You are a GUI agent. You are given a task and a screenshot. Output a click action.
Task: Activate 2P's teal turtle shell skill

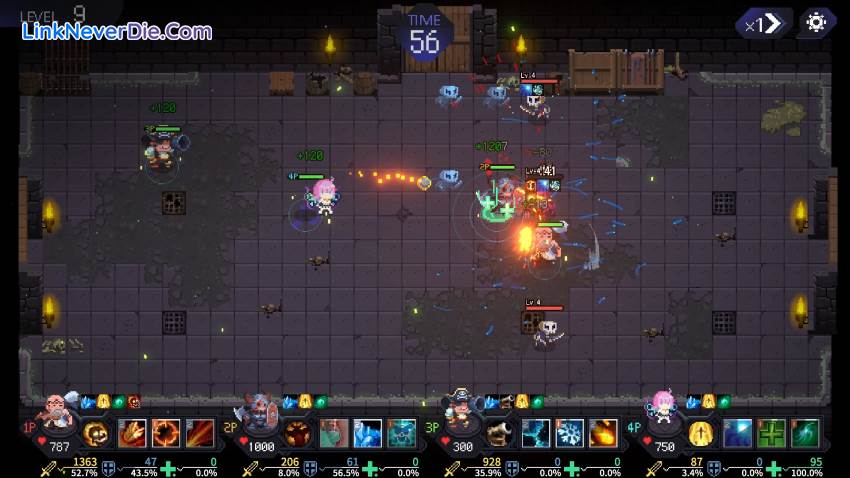tap(401, 433)
